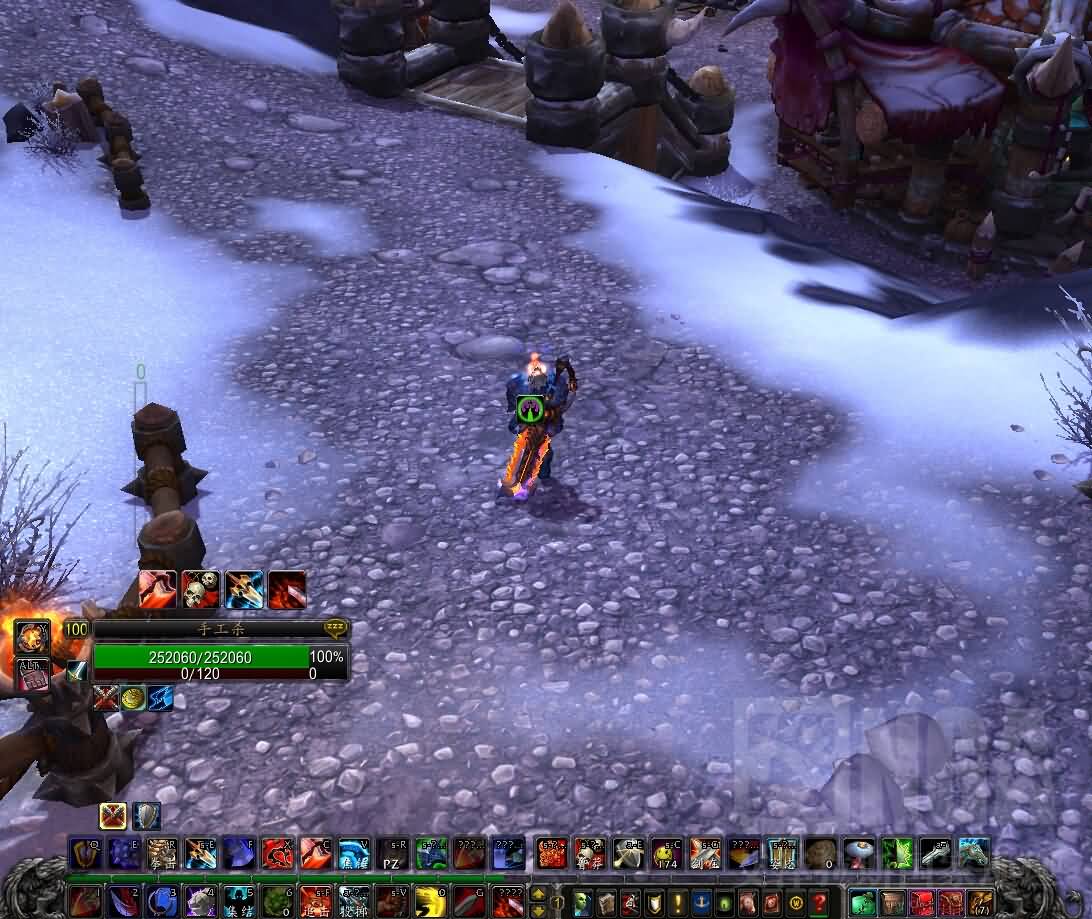1092x919 pixels.
Task: Select the crossed swords battle stance icon
Action: [113, 816]
